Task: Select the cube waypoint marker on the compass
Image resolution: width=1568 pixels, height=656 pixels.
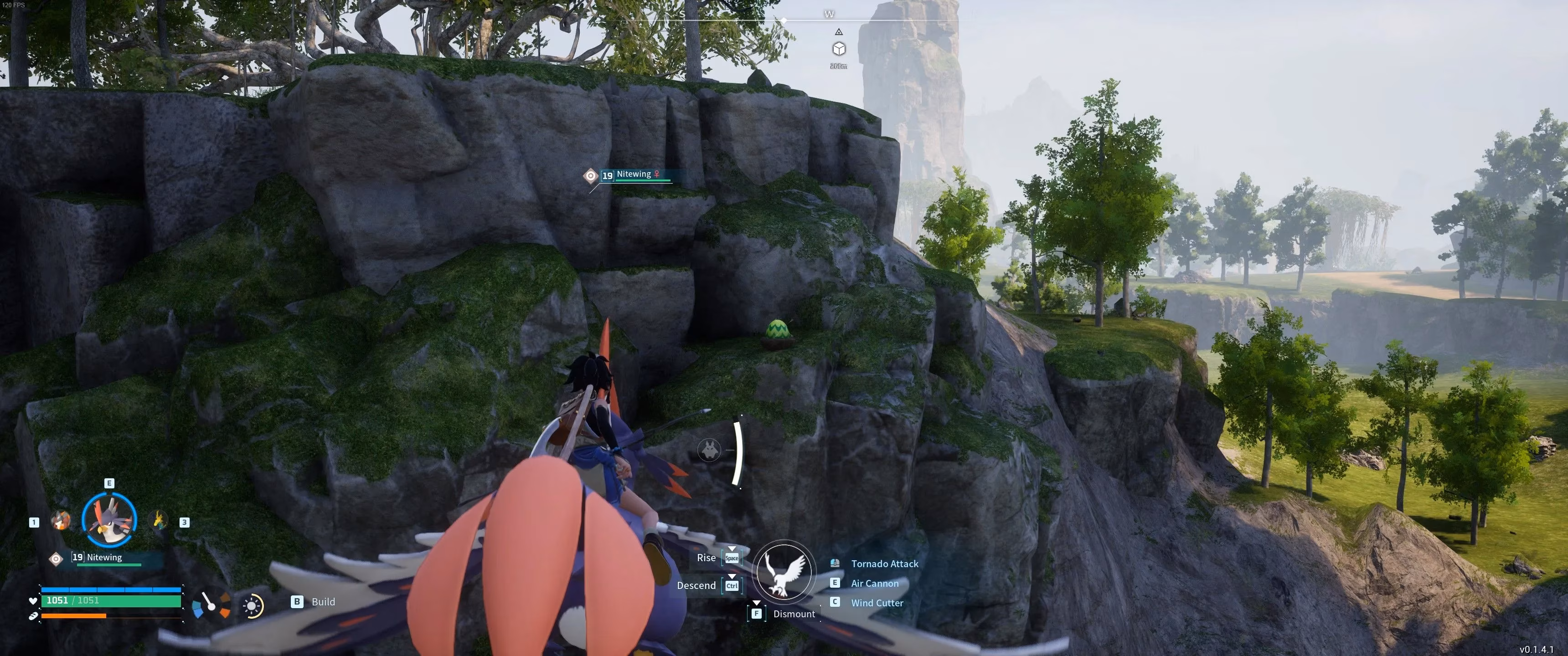Action: tap(839, 49)
